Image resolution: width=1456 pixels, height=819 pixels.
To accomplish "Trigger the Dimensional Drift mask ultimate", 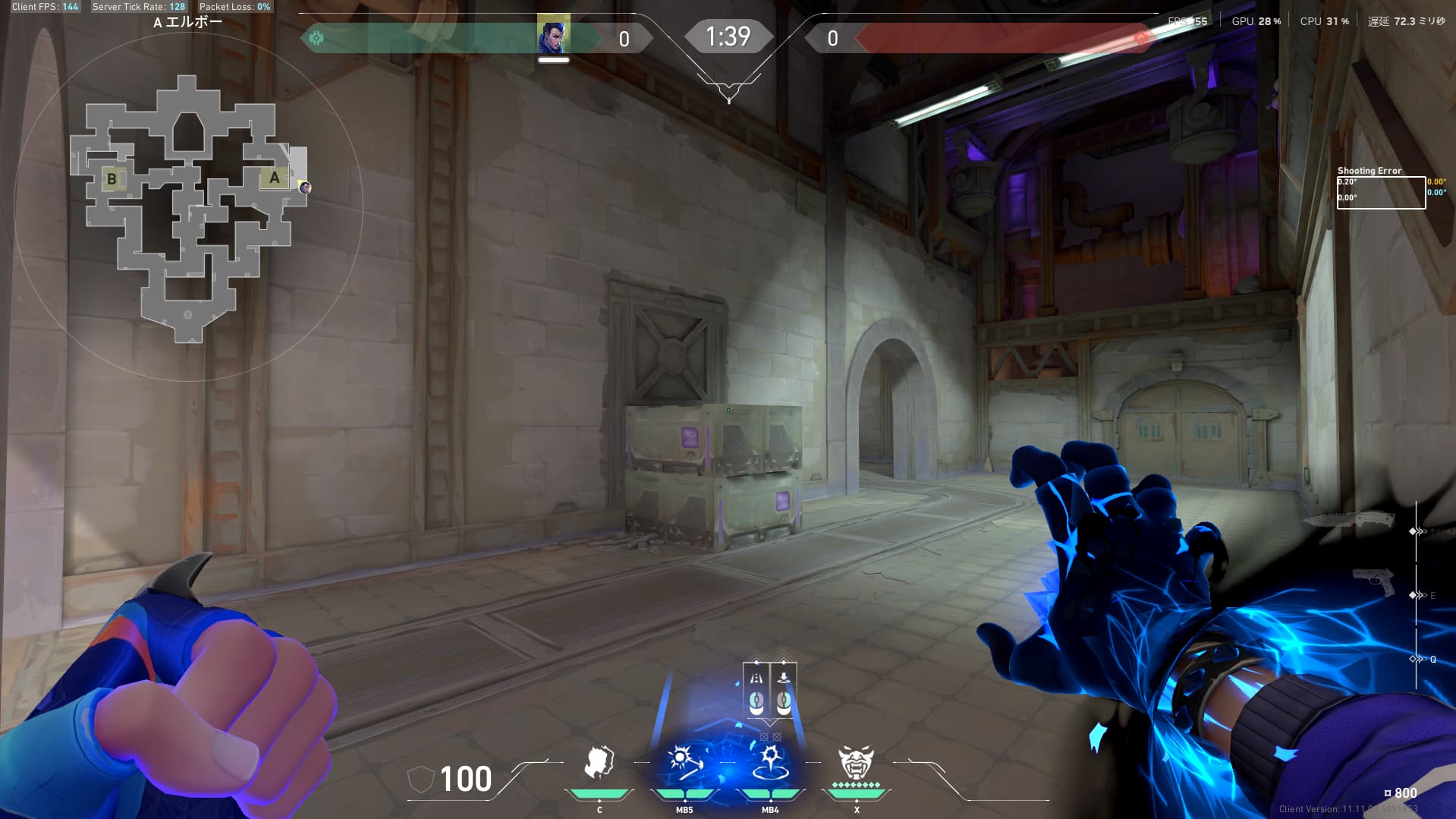I will pyautogui.click(x=856, y=761).
